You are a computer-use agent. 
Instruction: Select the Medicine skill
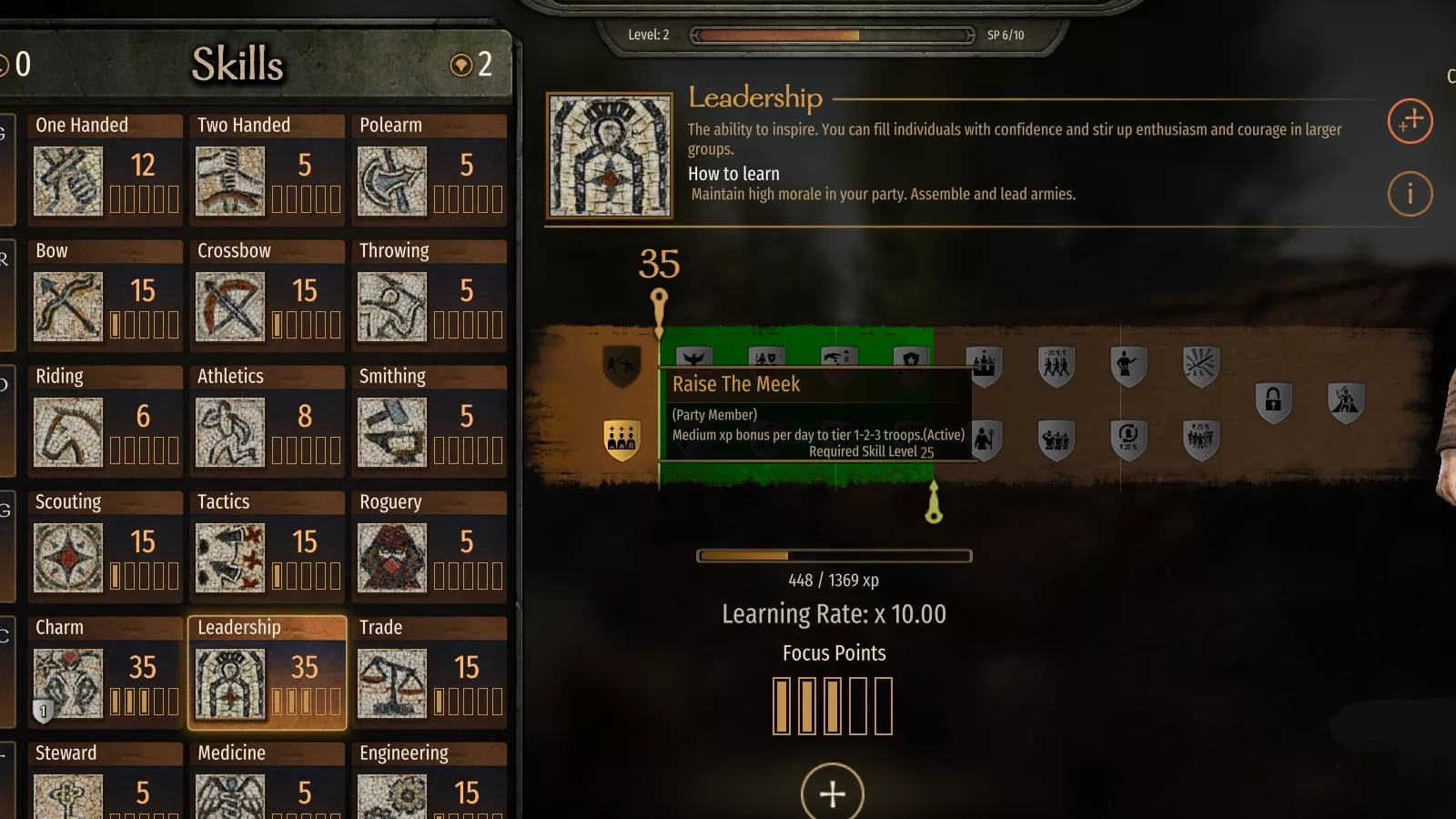268,781
